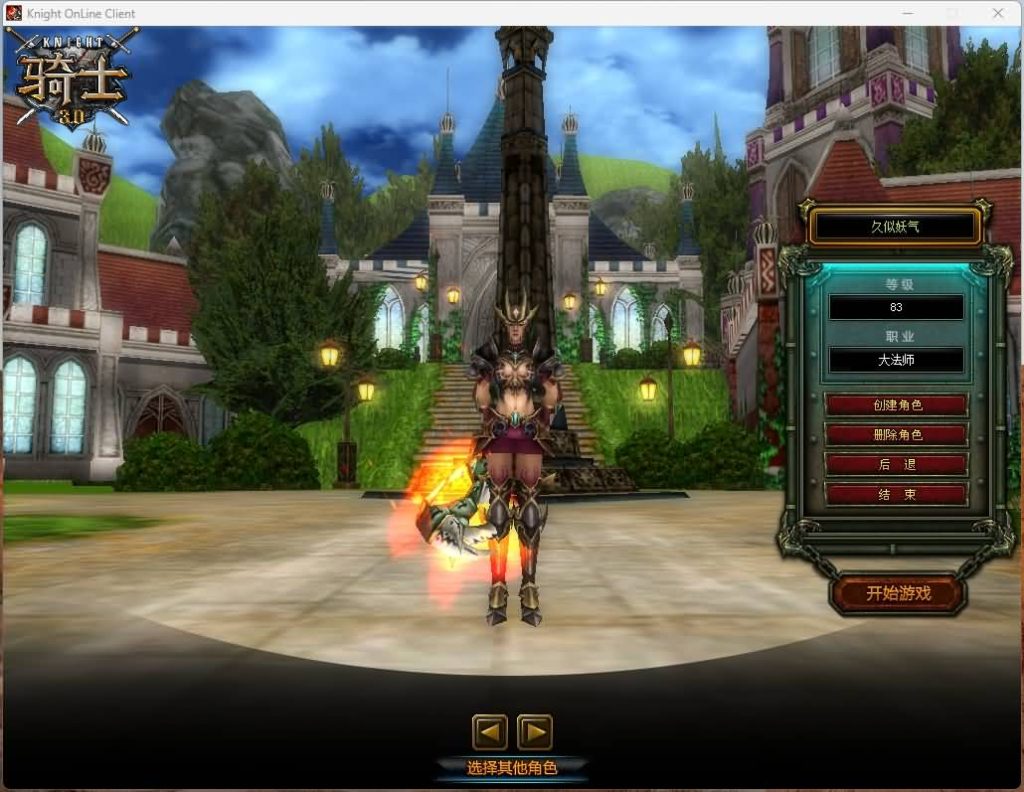Go back with the 后退 button

coord(896,465)
